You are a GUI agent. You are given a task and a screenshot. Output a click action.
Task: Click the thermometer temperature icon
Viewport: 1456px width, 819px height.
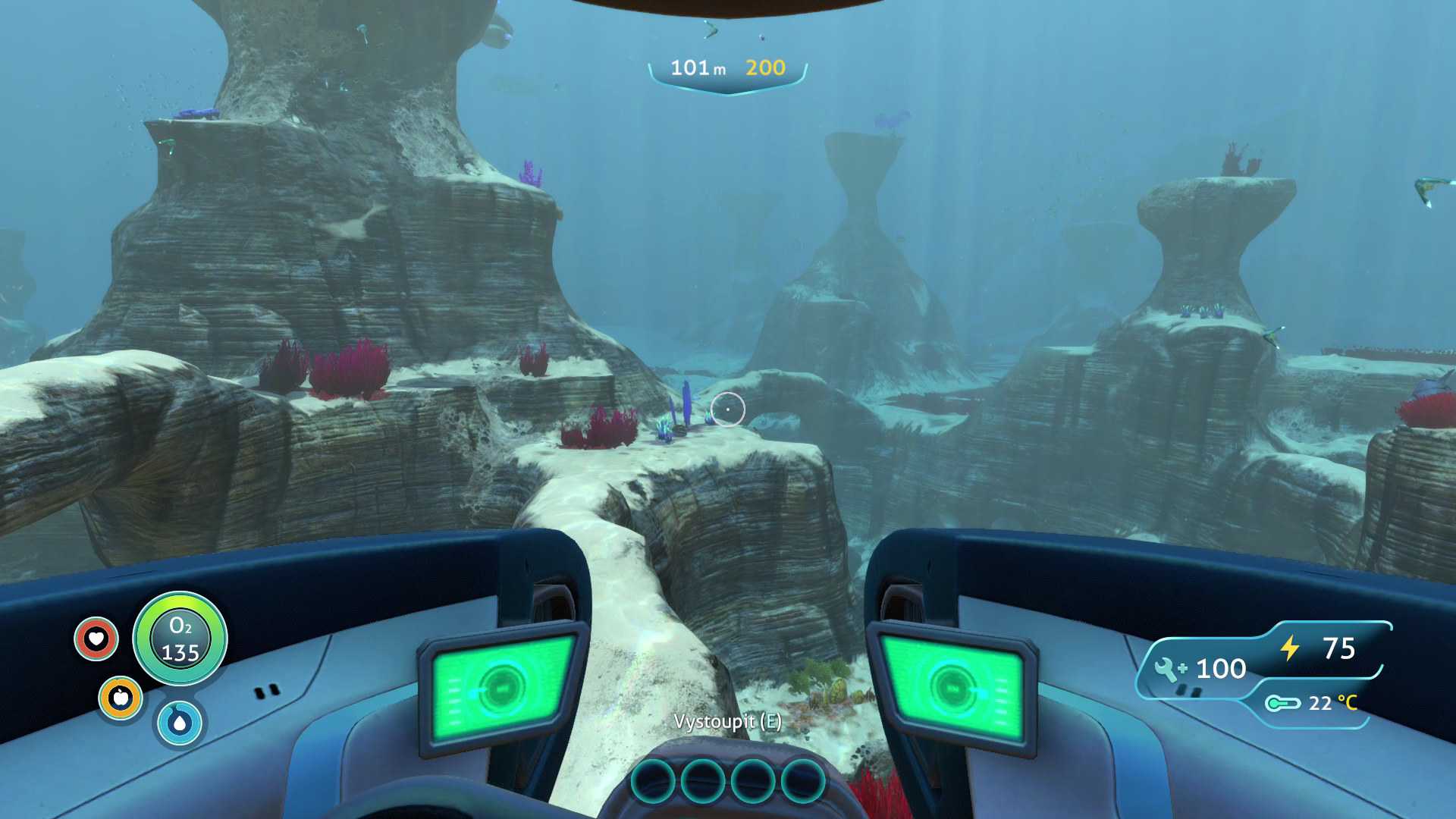pyautogui.click(x=1283, y=704)
